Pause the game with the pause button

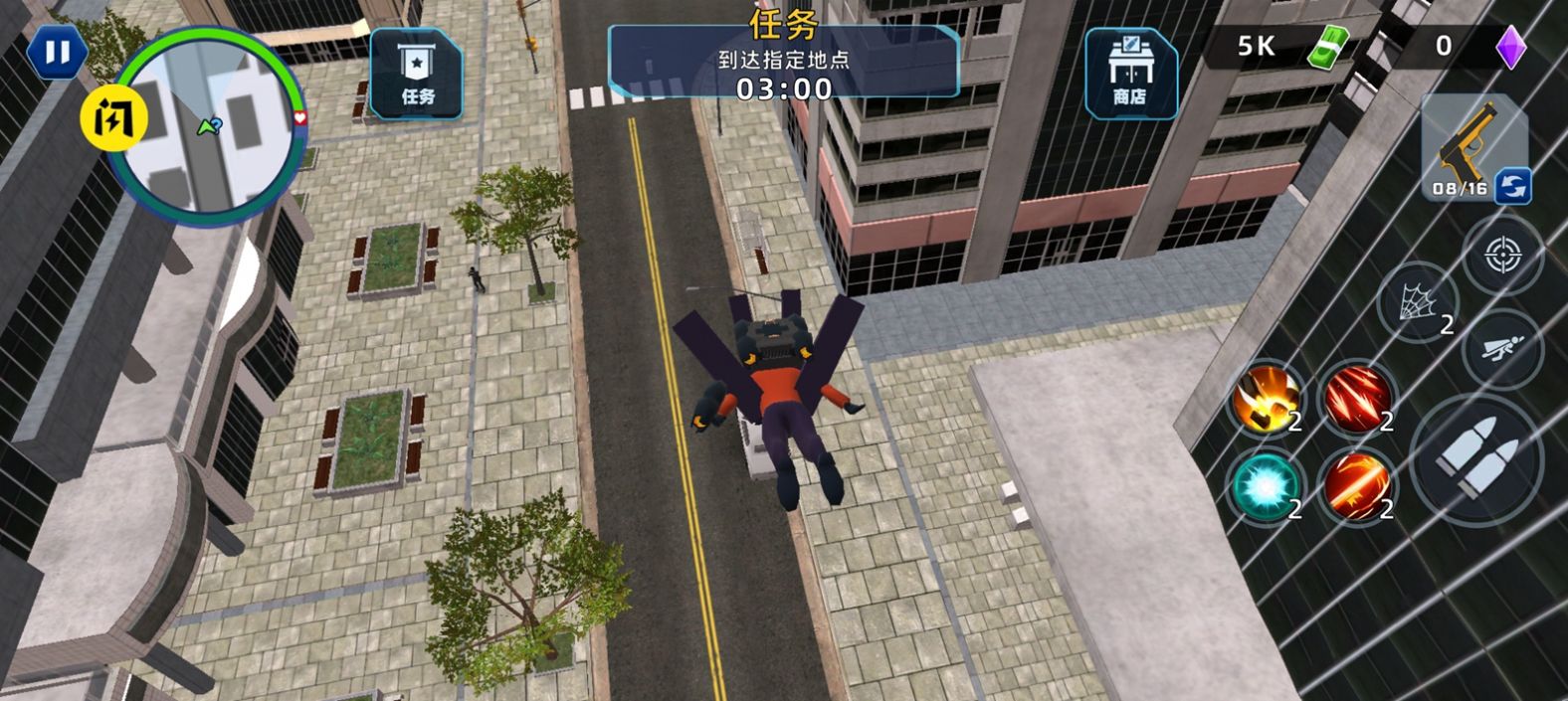tap(57, 53)
